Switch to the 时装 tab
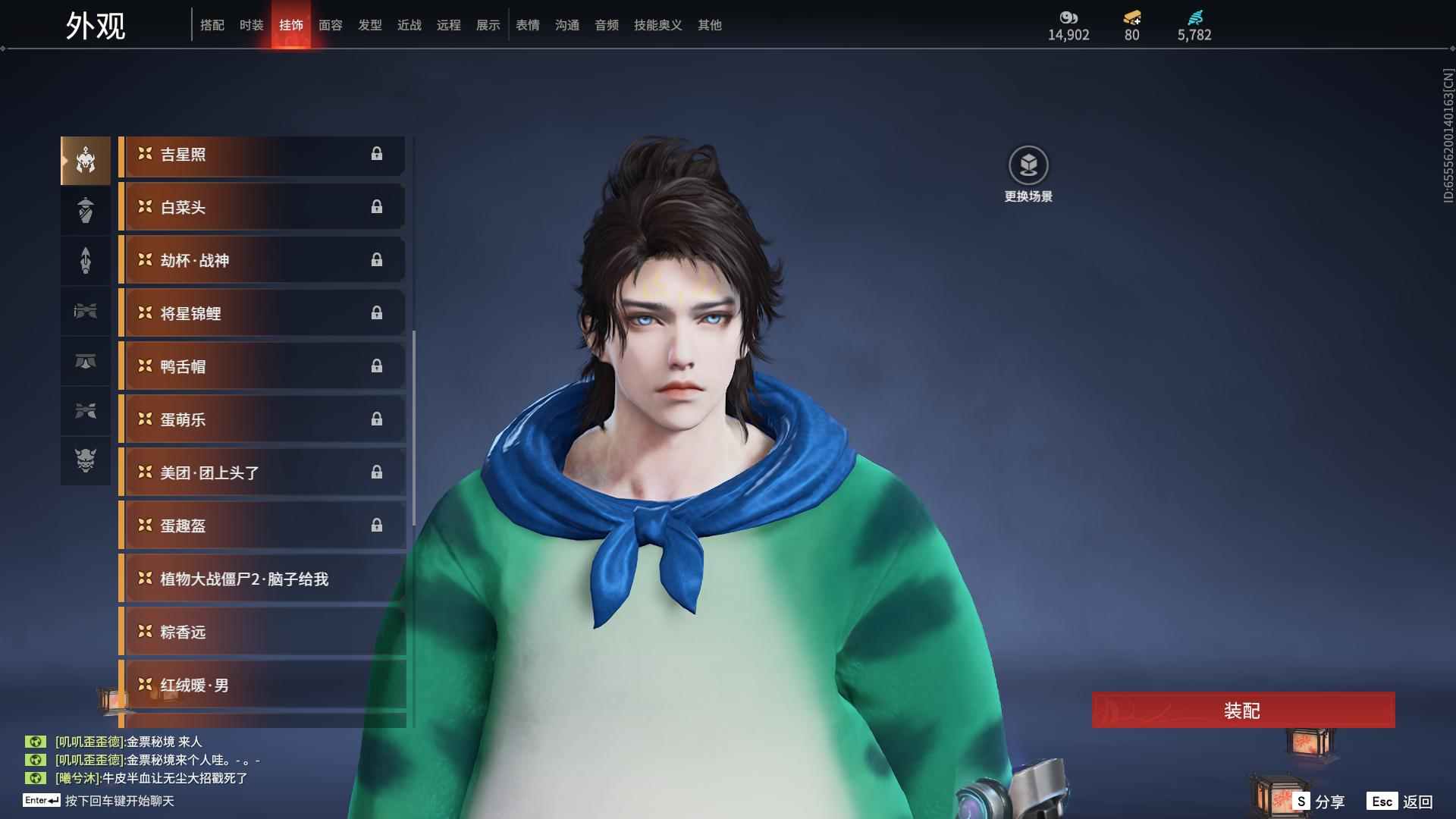The height and width of the screenshot is (819, 1456). click(251, 25)
